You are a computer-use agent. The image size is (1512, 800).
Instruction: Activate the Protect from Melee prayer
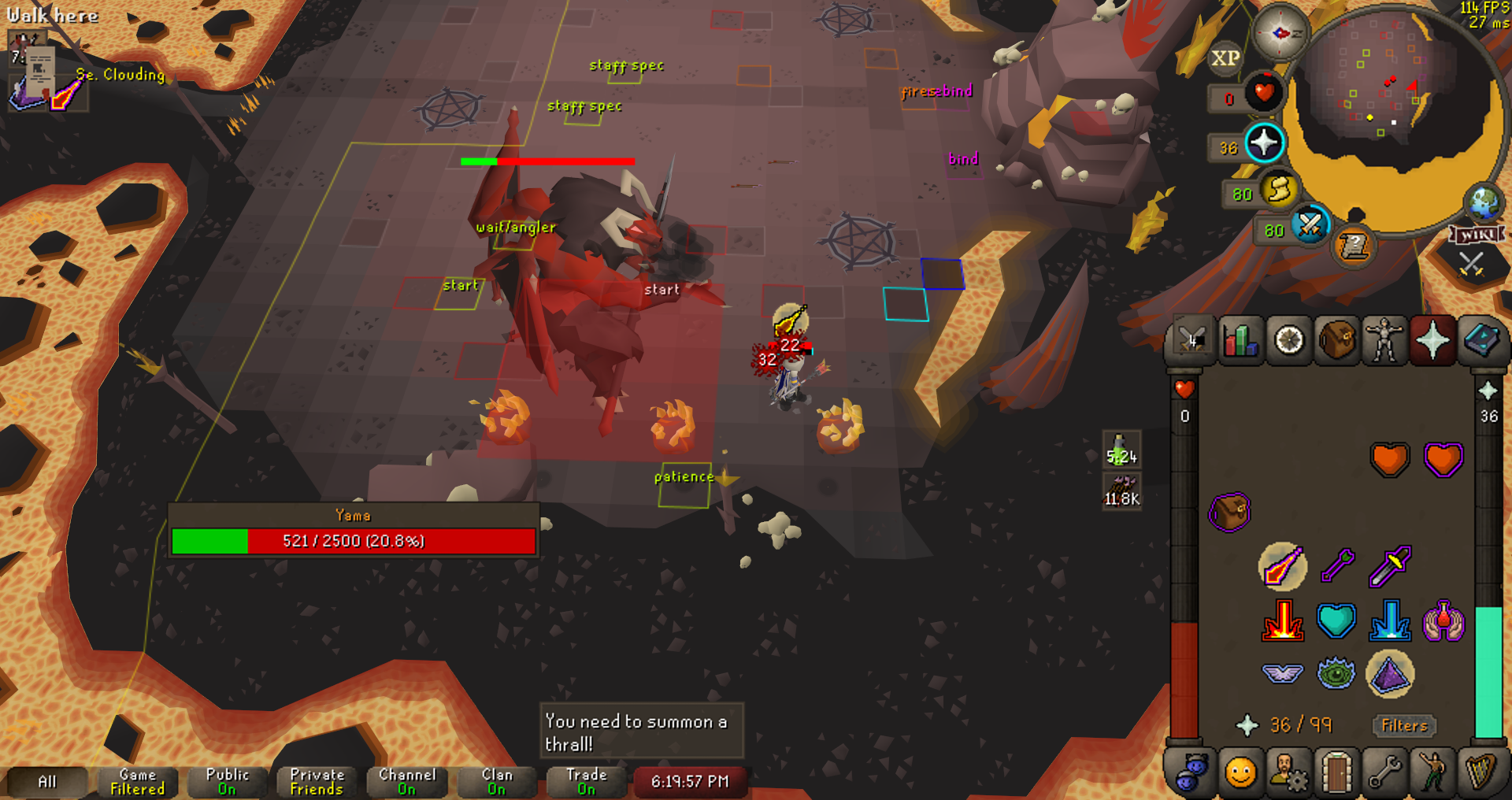coord(1390,566)
